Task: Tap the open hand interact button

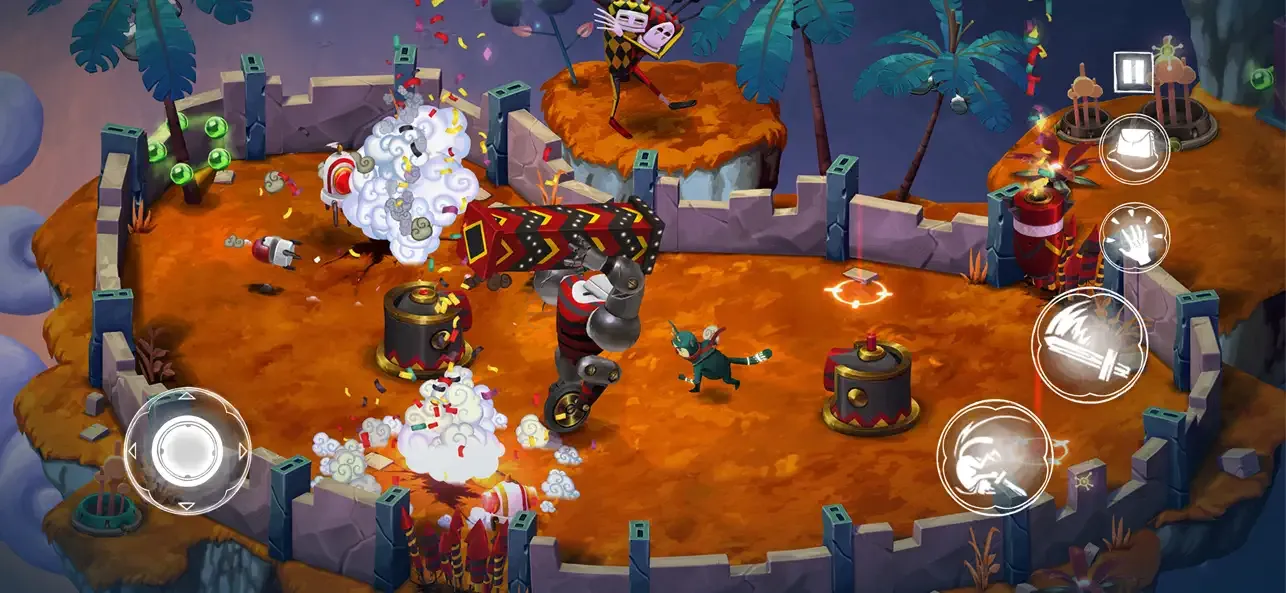Action: (1135, 238)
